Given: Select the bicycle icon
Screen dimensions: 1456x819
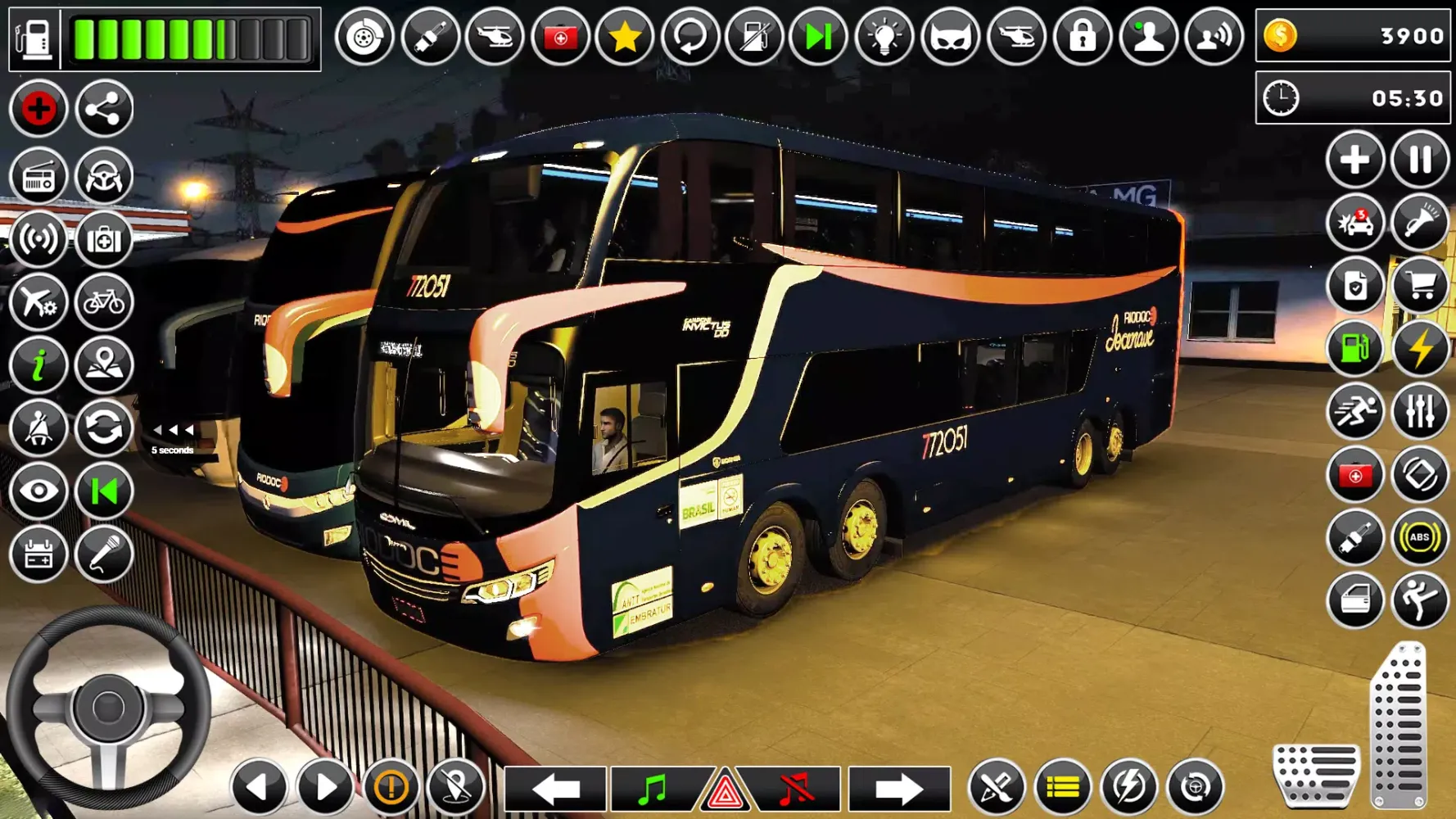Looking at the screenshot, I should (x=104, y=302).
